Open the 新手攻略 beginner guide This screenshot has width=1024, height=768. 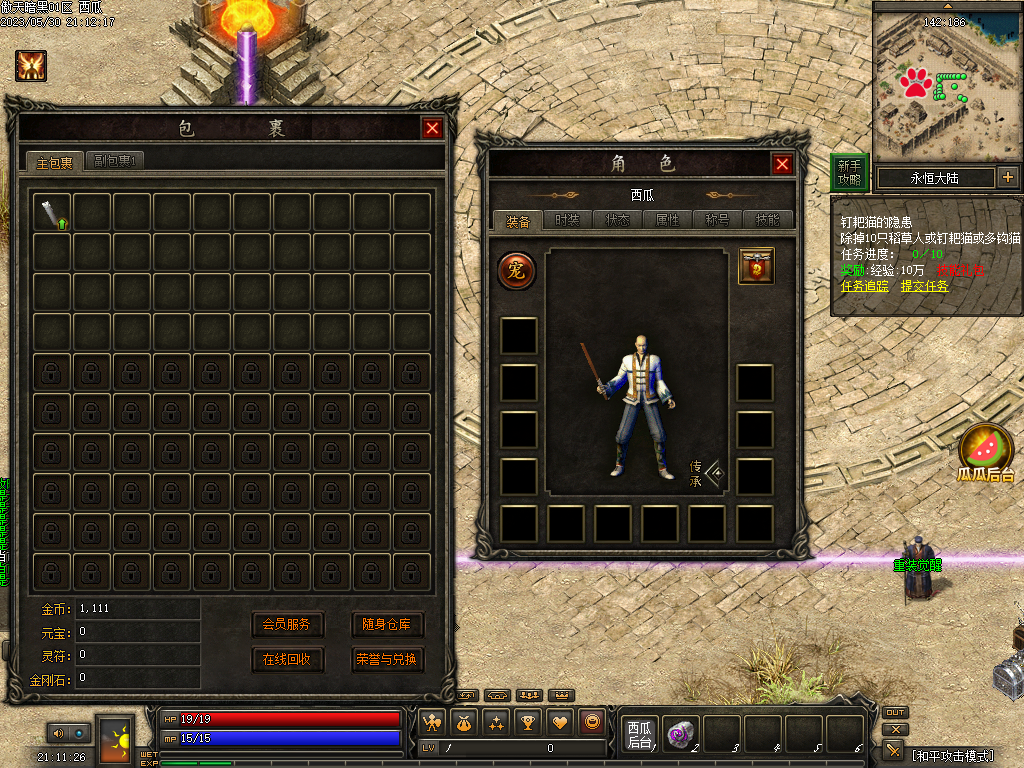click(849, 173)
